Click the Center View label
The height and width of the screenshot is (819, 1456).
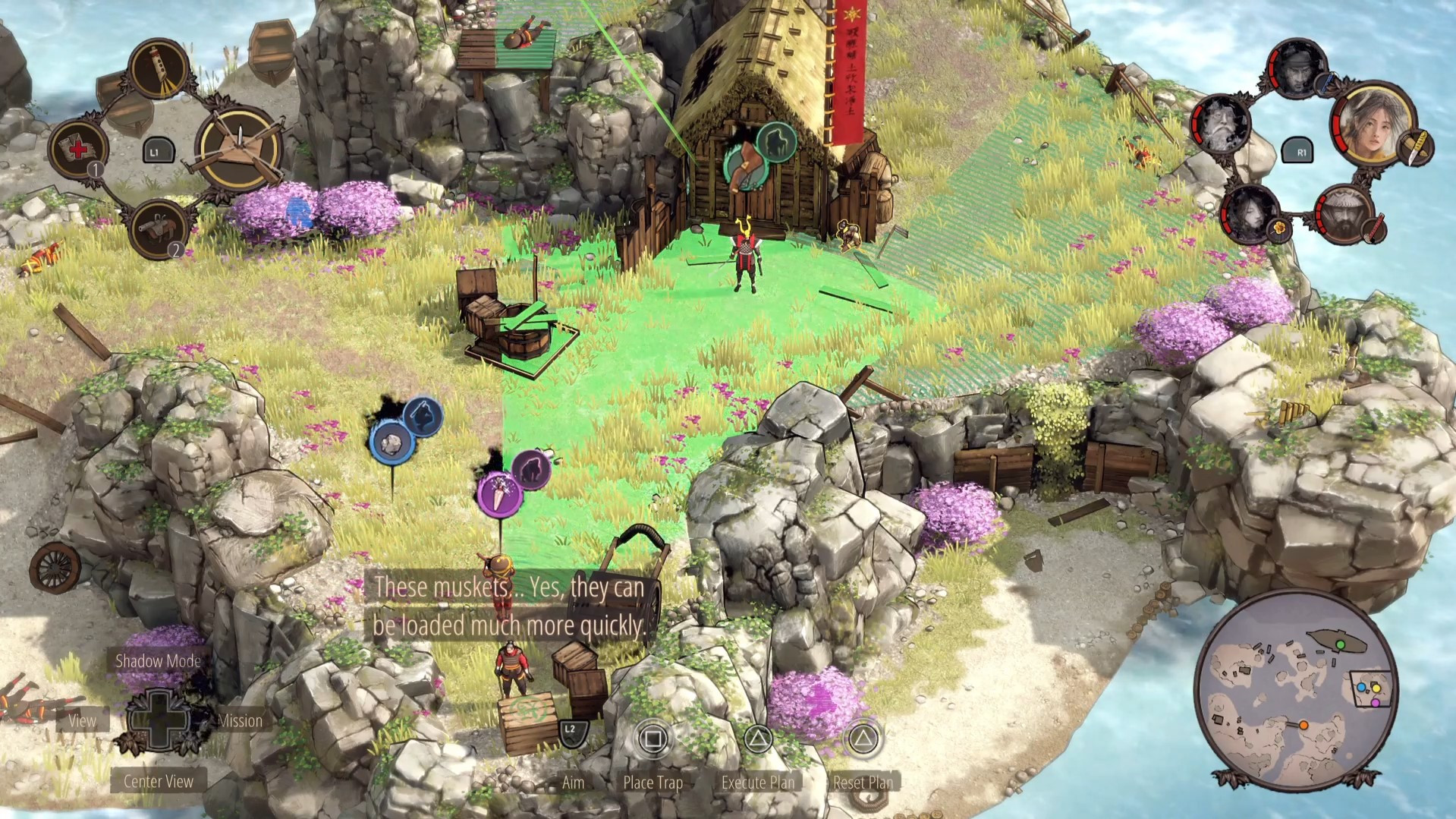[x=158, y=781]
